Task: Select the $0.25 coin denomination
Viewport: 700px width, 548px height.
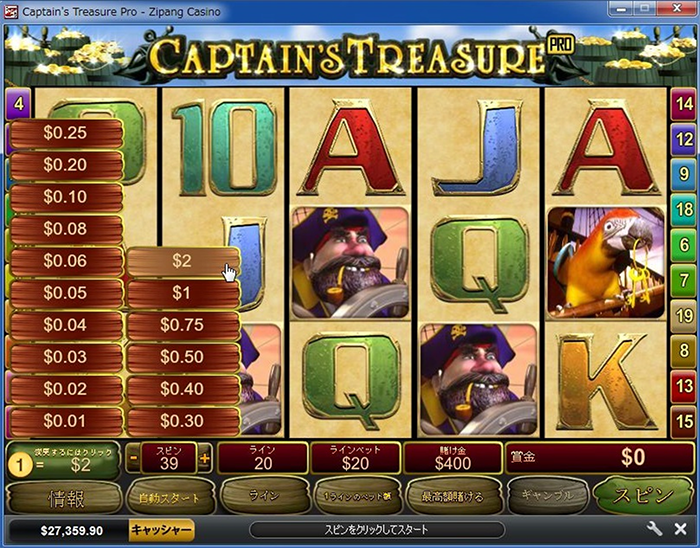Action: 66,133
